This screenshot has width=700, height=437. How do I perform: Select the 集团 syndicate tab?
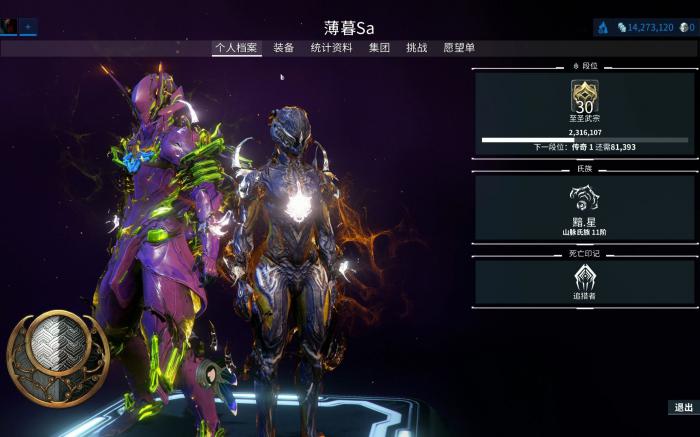tap(379, 47)
